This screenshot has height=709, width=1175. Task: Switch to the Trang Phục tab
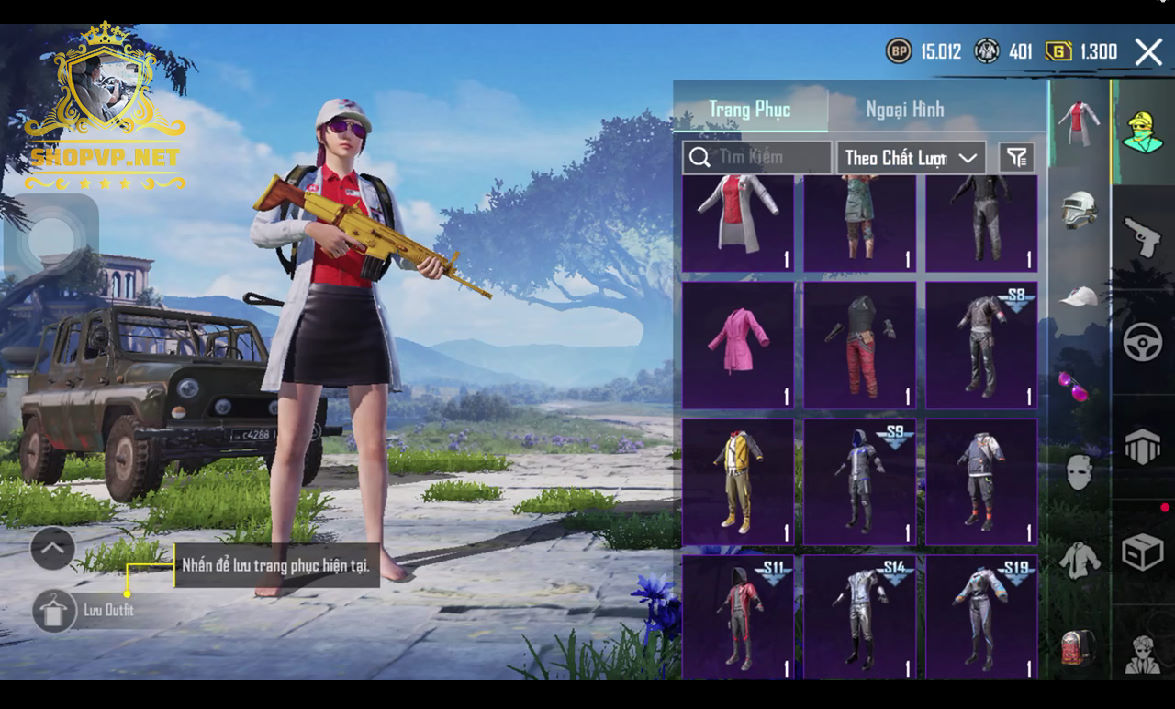pos(750,109)
